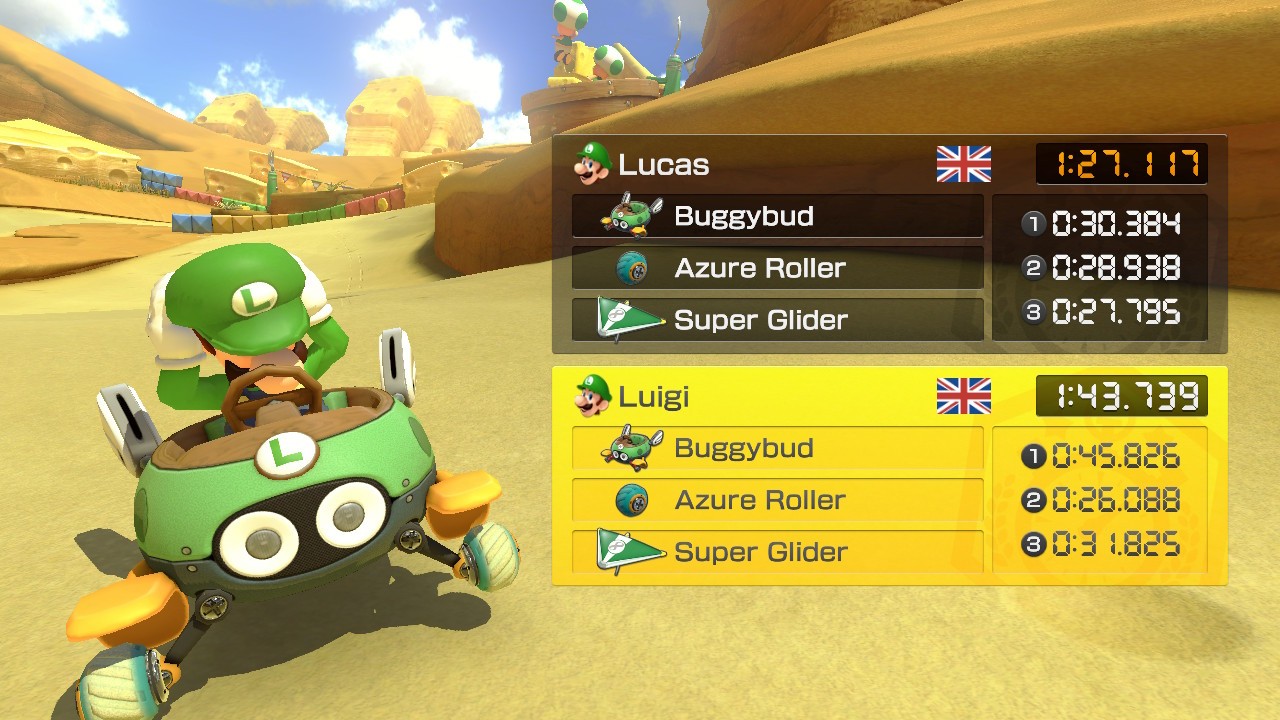Click the UK flag beside Lucas's name

point(963,164)
